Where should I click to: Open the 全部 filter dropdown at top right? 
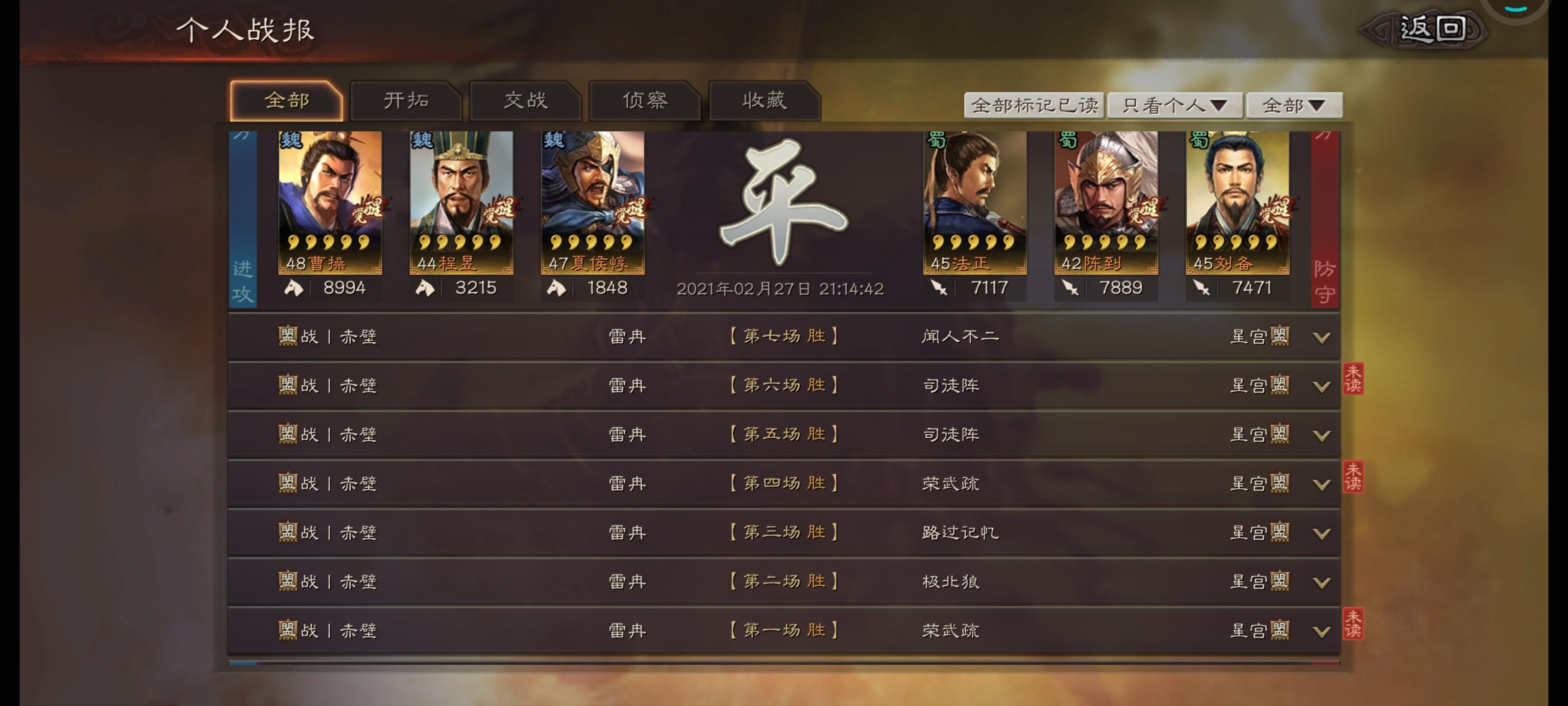pos(1294,104)
